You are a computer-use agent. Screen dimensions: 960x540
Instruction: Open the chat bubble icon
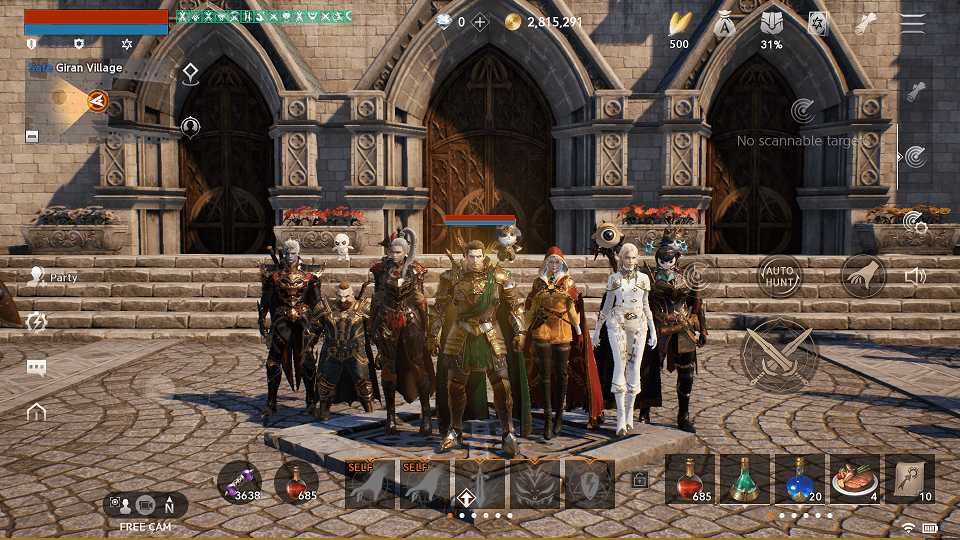[37, 367]
